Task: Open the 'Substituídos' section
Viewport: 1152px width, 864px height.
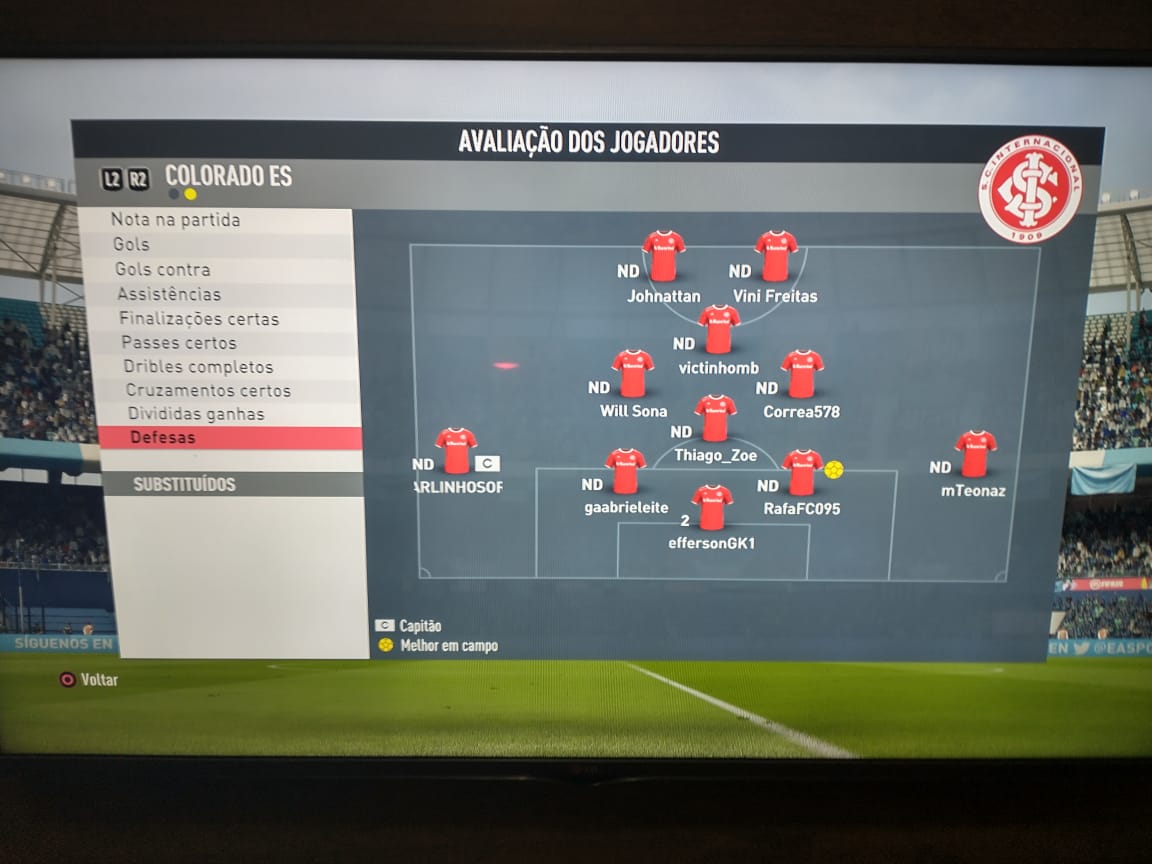Action: 185,485
